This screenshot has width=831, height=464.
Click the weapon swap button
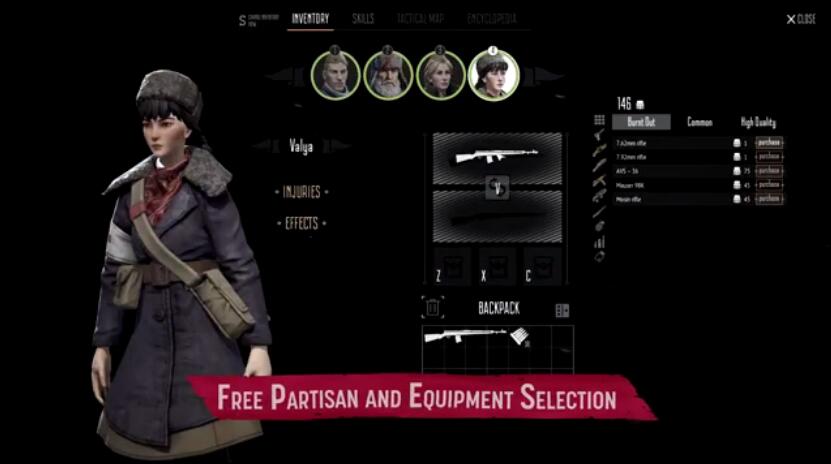click(497, 185)
